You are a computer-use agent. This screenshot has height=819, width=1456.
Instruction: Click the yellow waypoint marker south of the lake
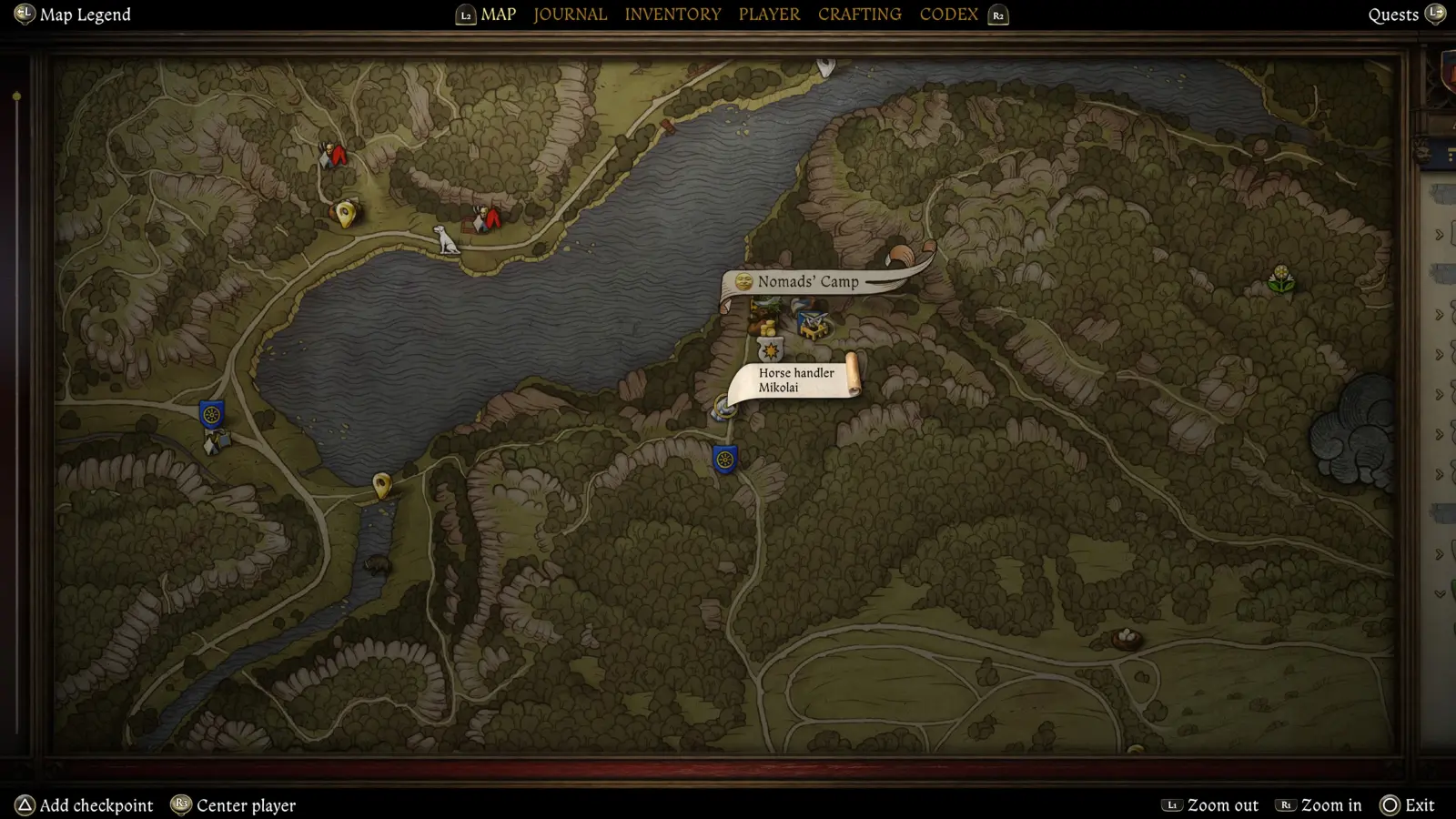pos(380,483)
